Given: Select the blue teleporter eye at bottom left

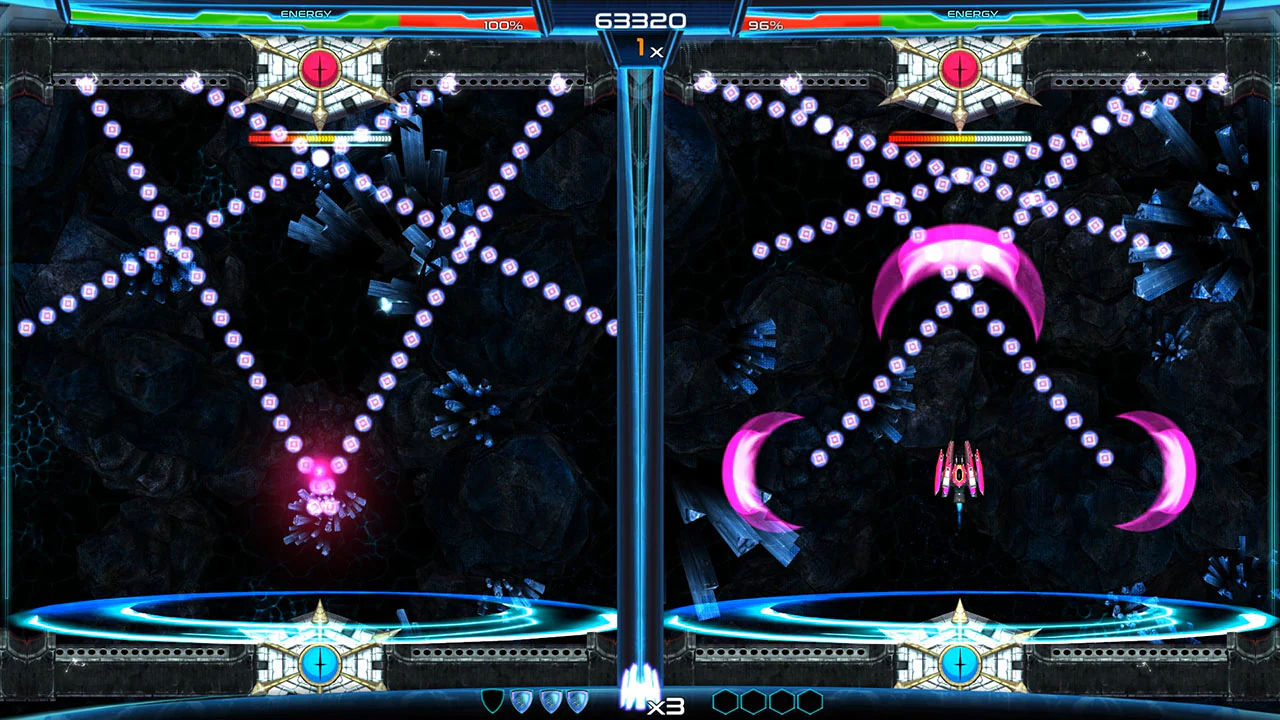Looking at the screenshot, I should pyautogui.click(x=319, y=663).
